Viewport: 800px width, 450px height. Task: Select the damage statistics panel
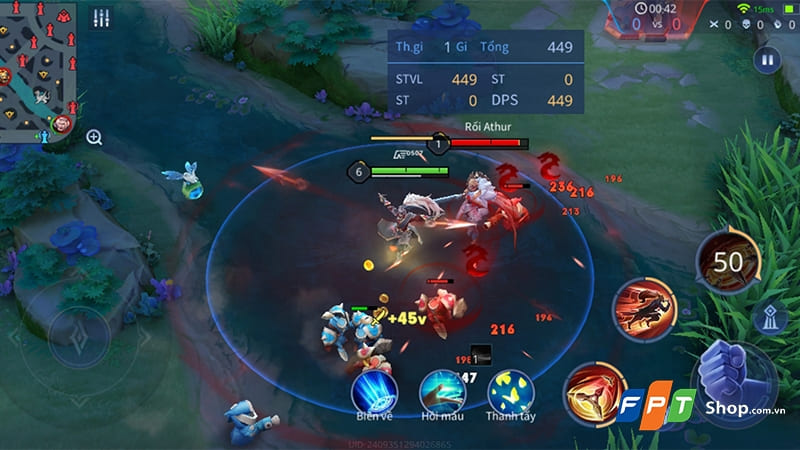coord(484,72)
